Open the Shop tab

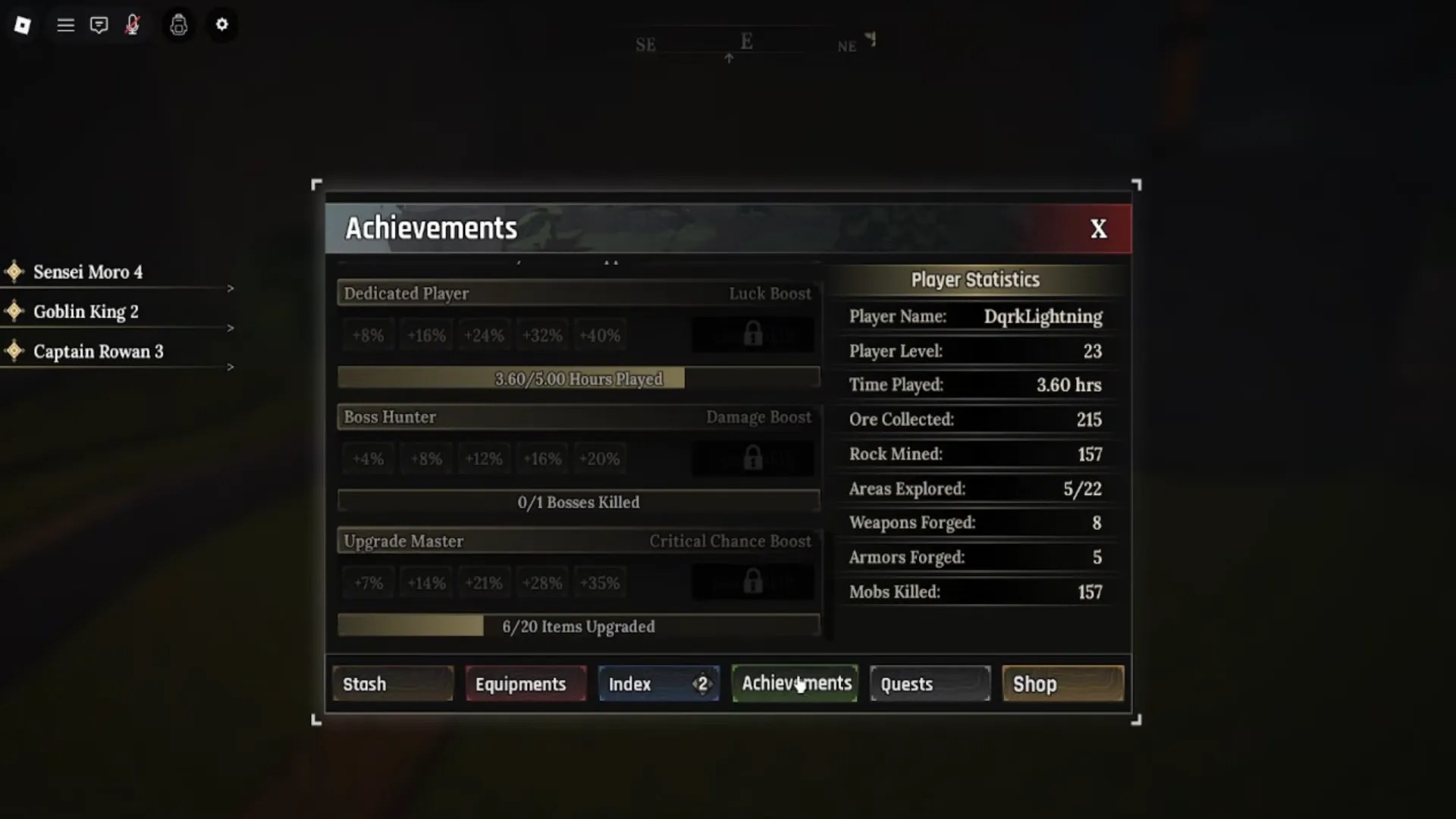pos(1062,683)
